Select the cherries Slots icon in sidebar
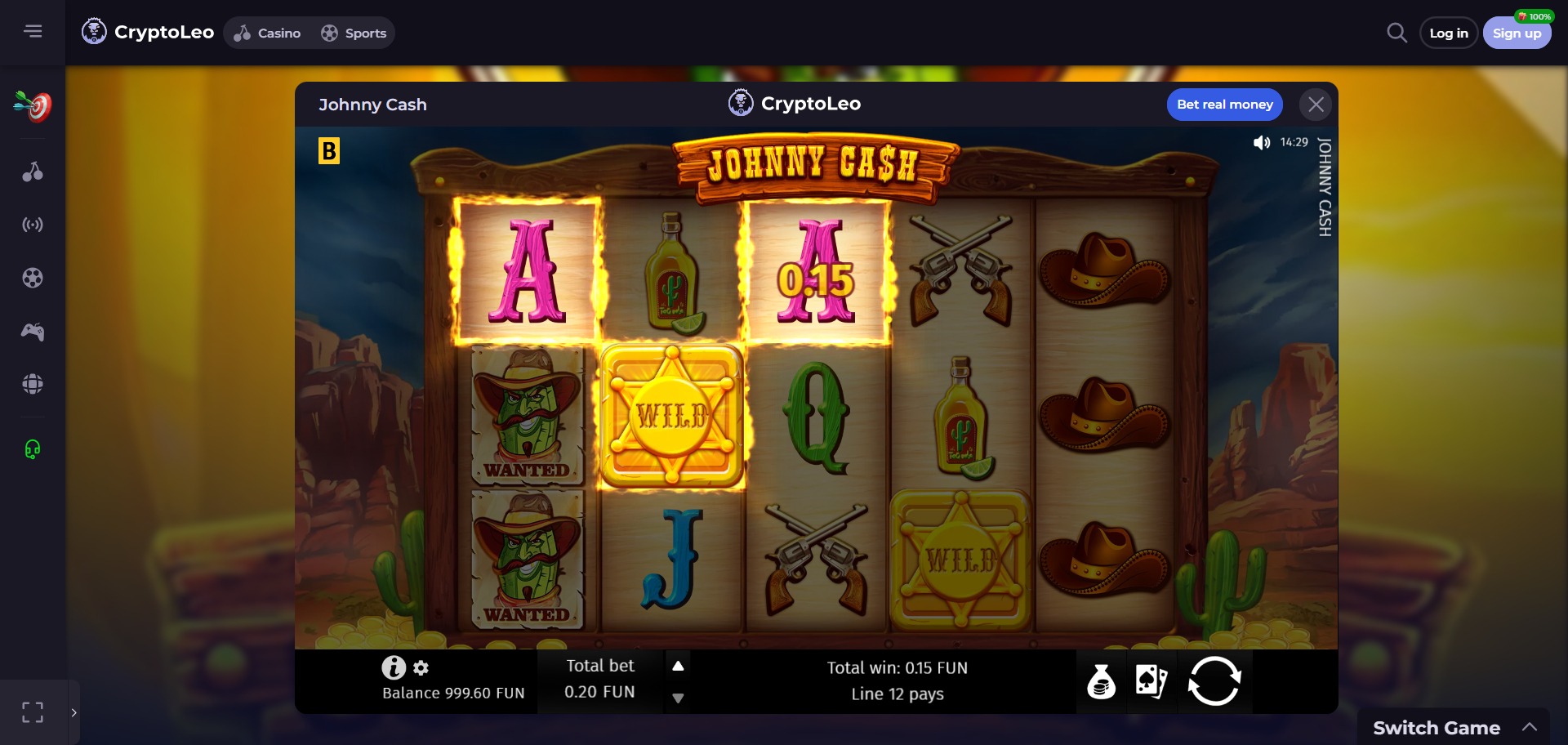Viewport: 1568px width, 745px height. pyautogui.click(x=33, y=172)
